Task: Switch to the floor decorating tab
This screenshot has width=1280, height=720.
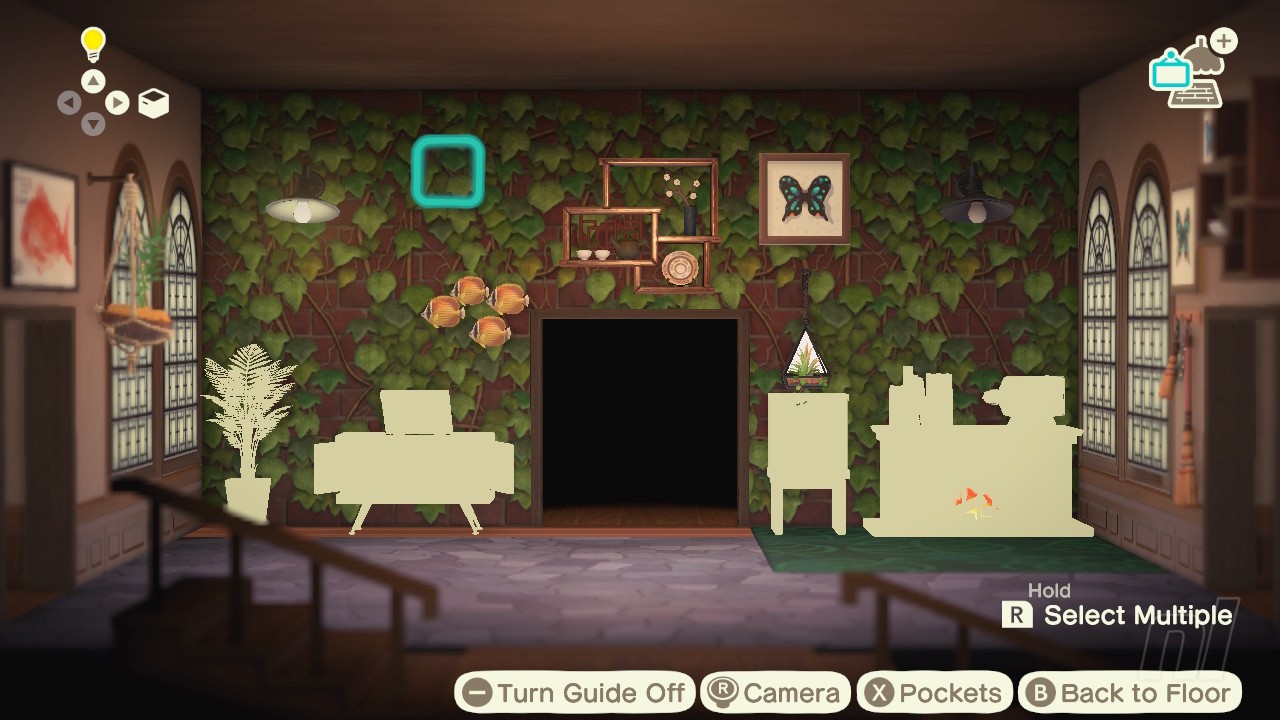Action: [x=1196, y=95]
